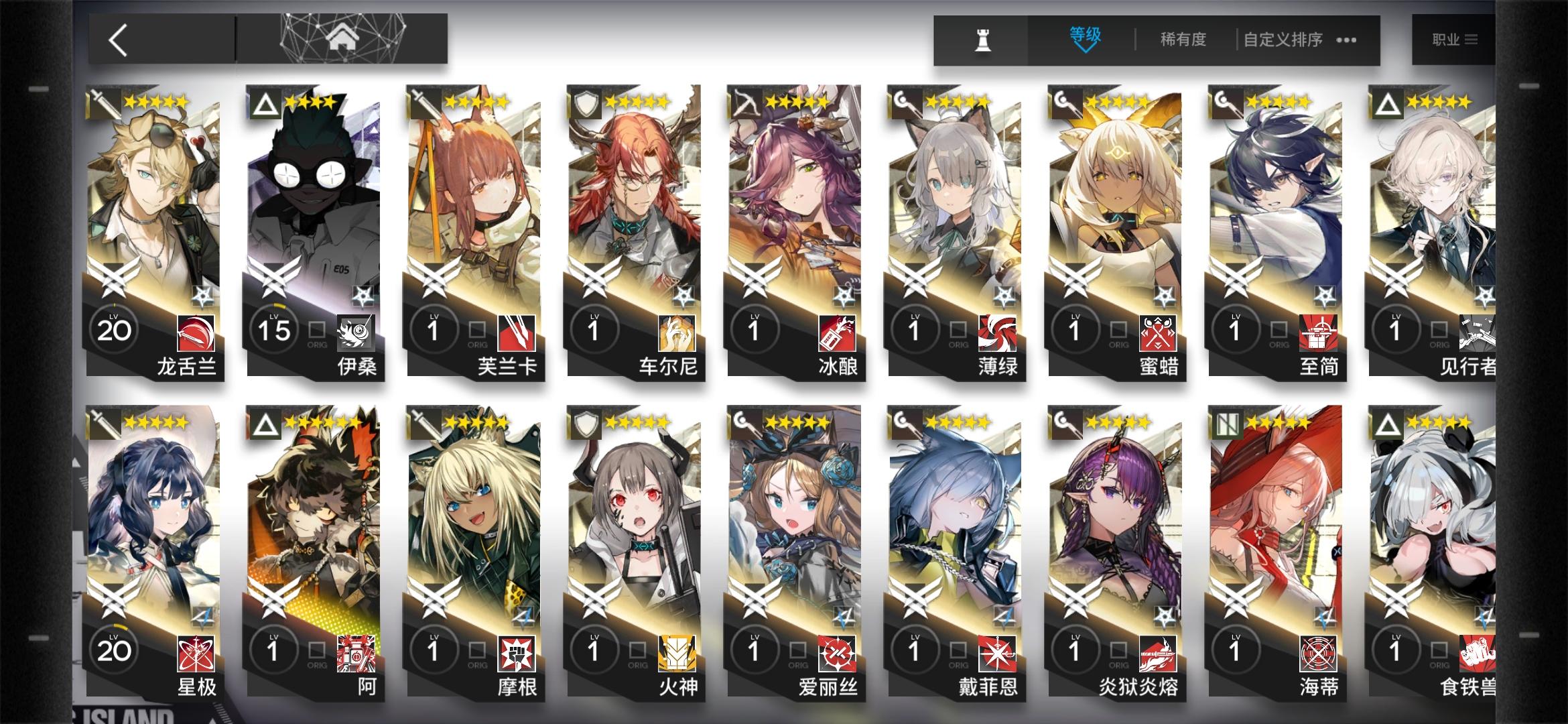Click the home icon at top
Viewport: 1568px width, 724px height.
point(343,38)
